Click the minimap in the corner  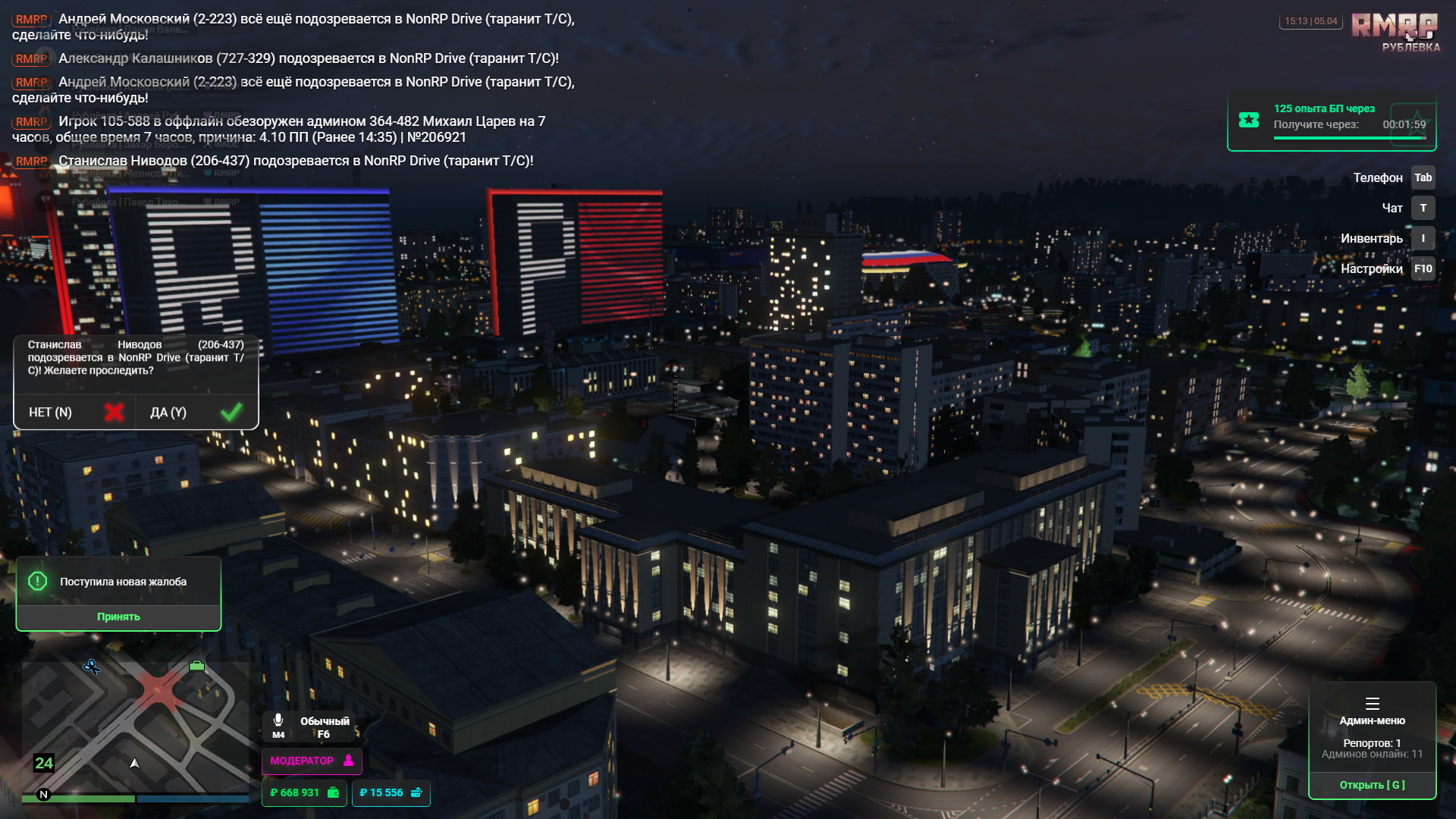(x=135, y=728)
